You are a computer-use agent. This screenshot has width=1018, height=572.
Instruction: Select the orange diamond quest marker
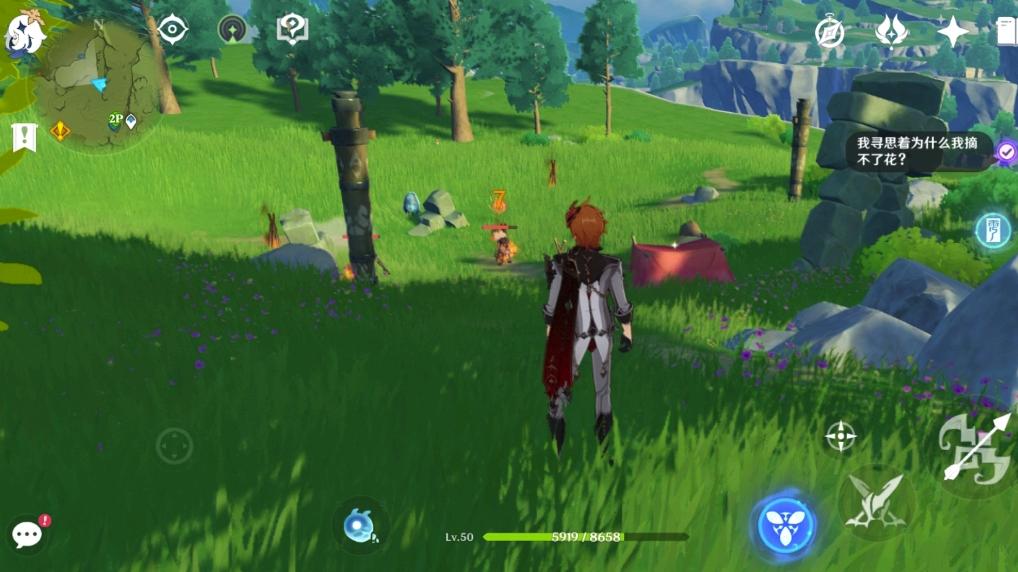click(x=60, y=130)
